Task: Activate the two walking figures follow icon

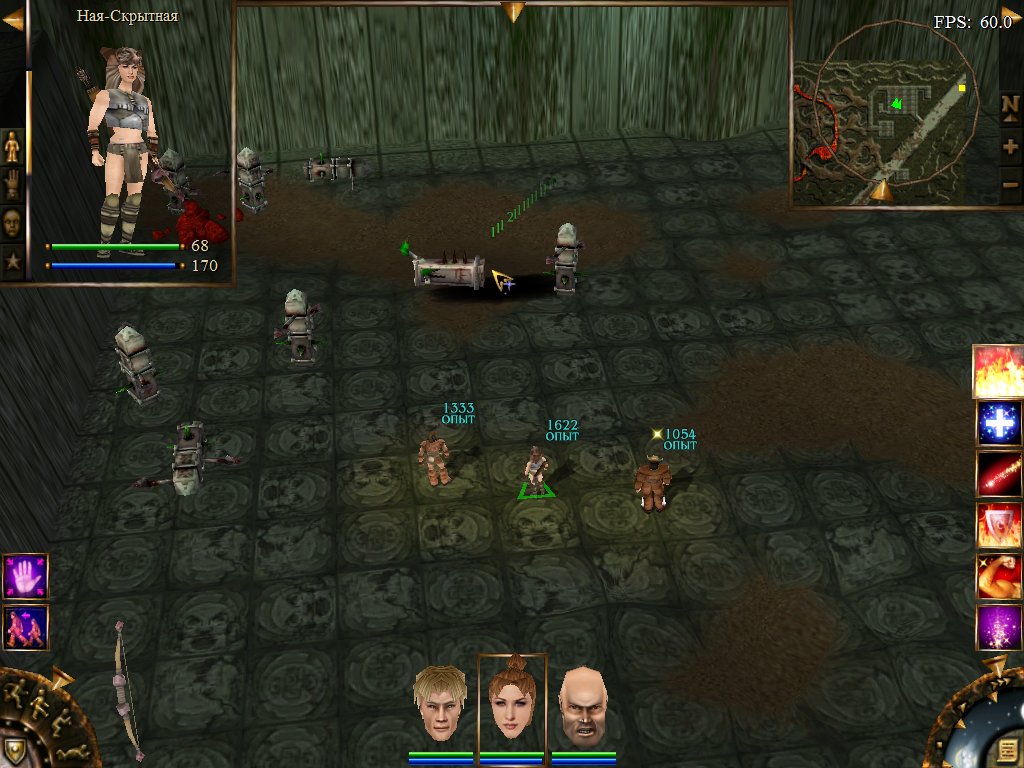Action: tap(25, 628)
